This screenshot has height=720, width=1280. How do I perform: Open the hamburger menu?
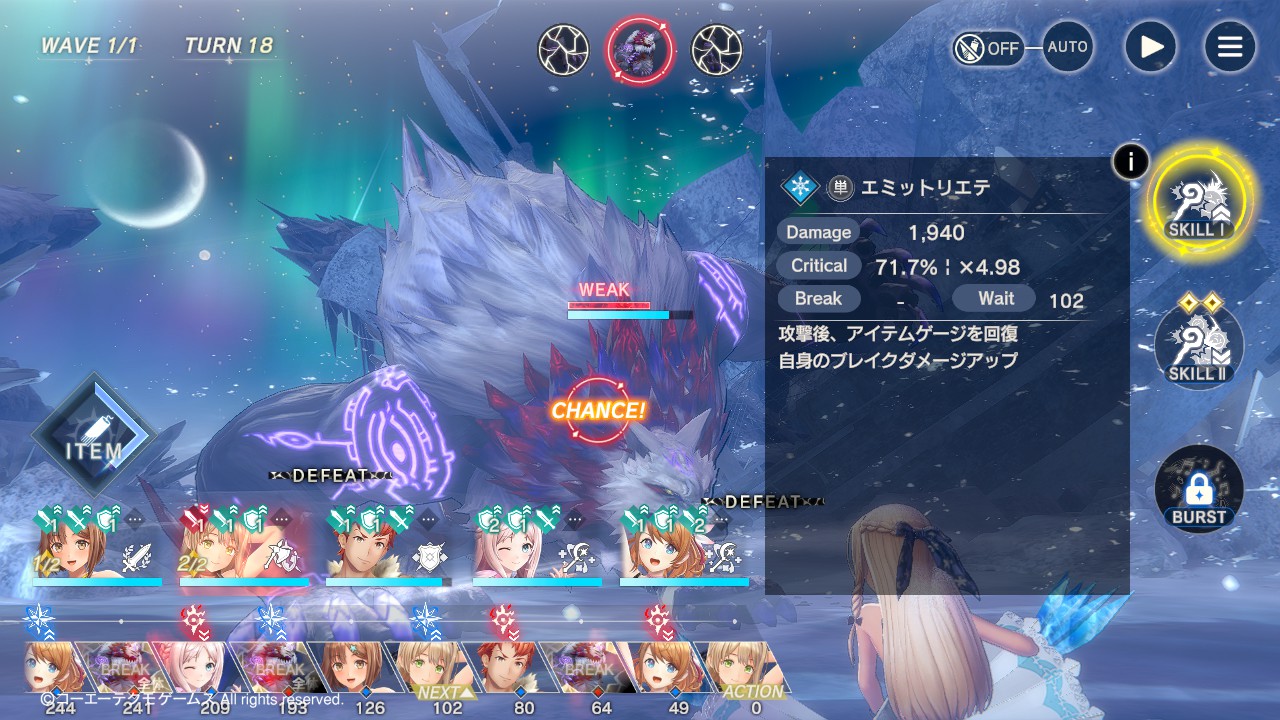click(x=1229, y=47)
